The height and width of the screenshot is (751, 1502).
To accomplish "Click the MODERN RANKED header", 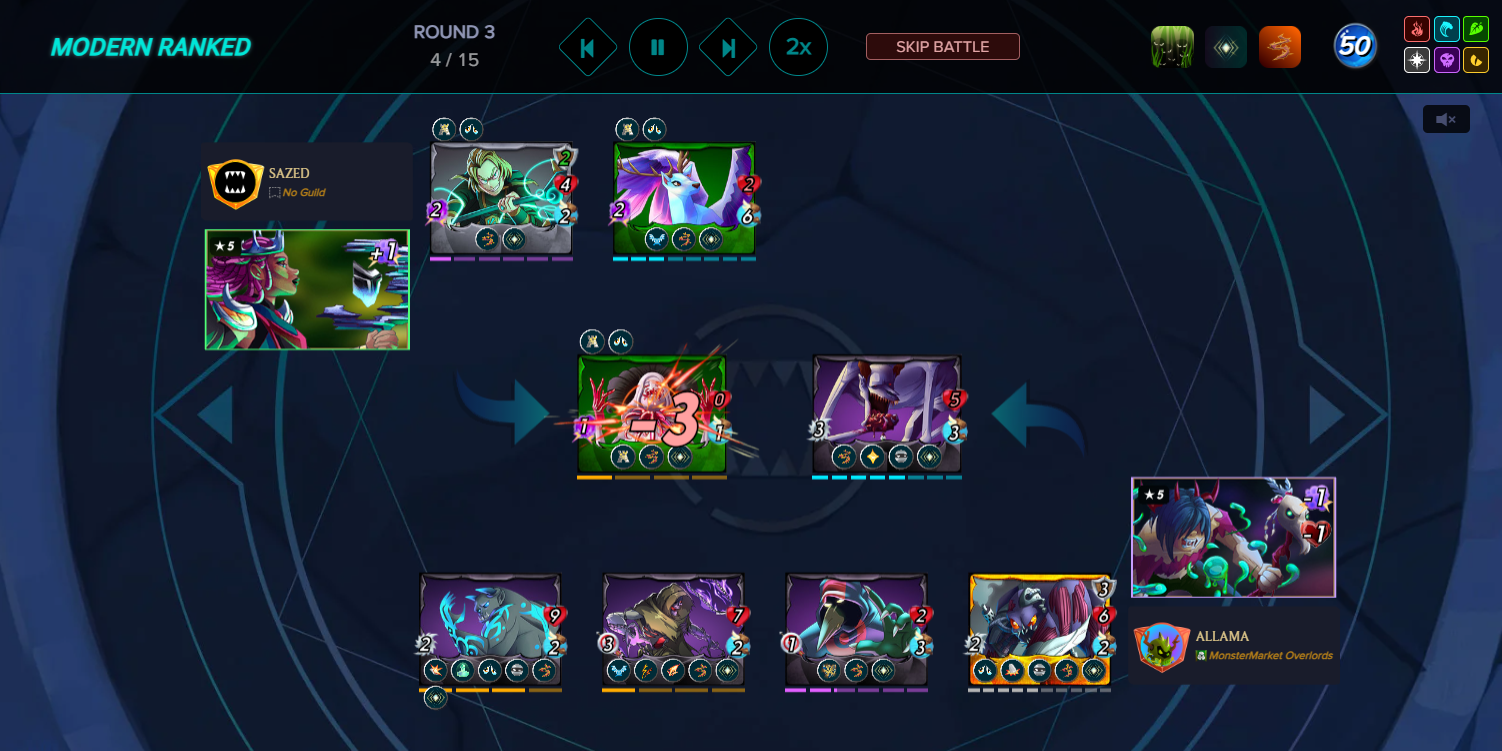I will (x=150, y=46).
